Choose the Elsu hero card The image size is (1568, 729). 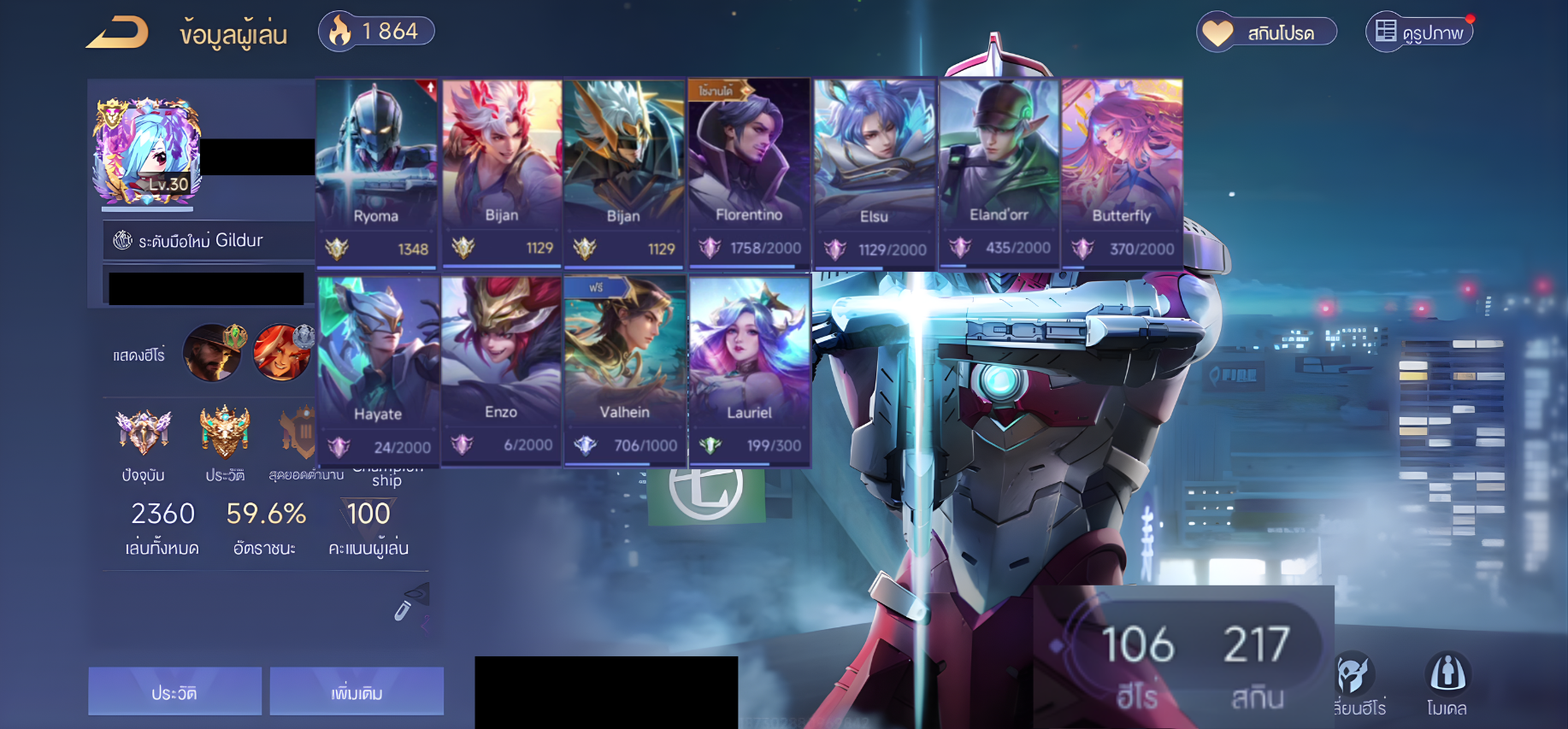(x=874, y=172)
